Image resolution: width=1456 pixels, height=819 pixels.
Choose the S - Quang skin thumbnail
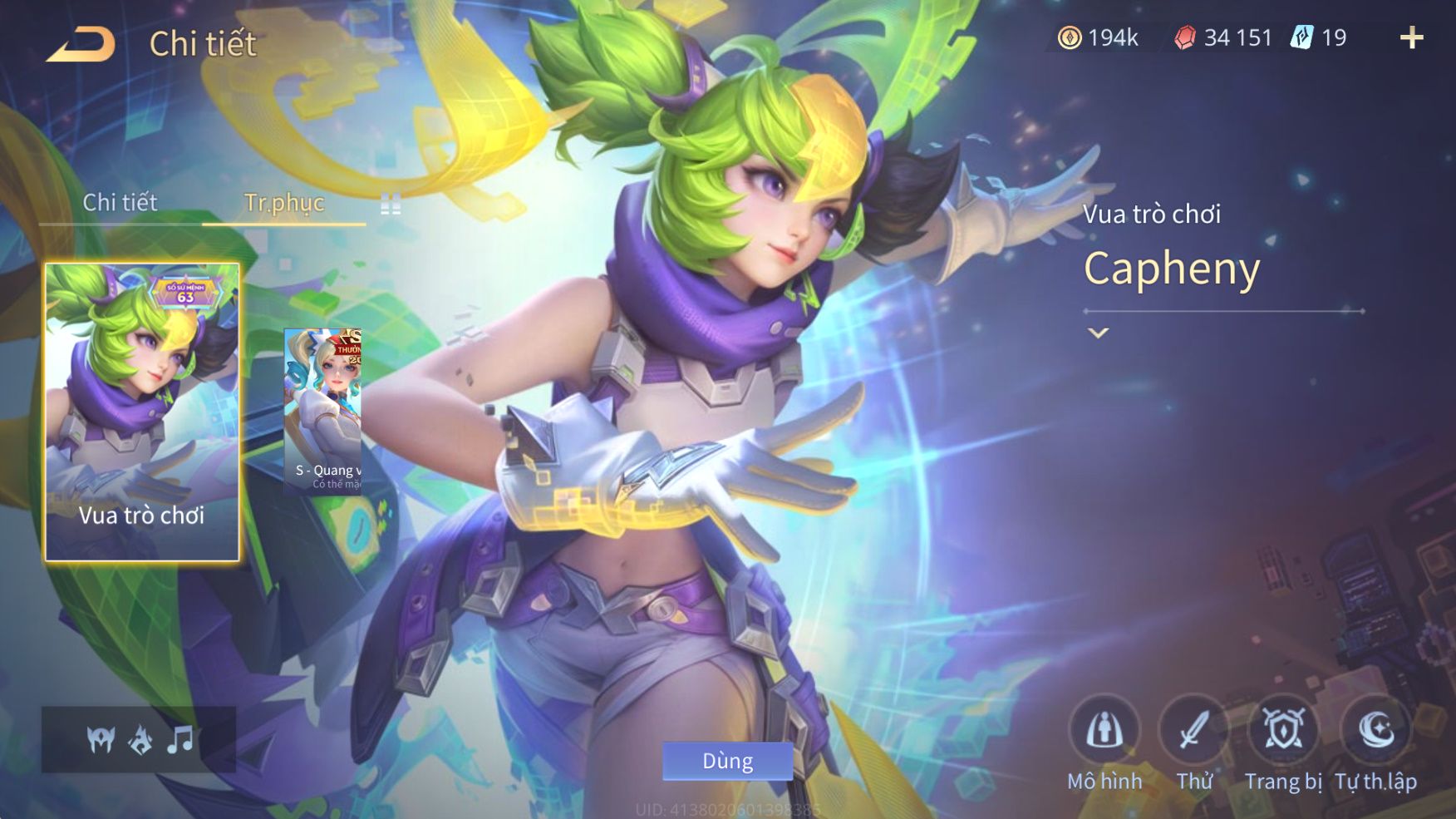click(x=322, y=412)
